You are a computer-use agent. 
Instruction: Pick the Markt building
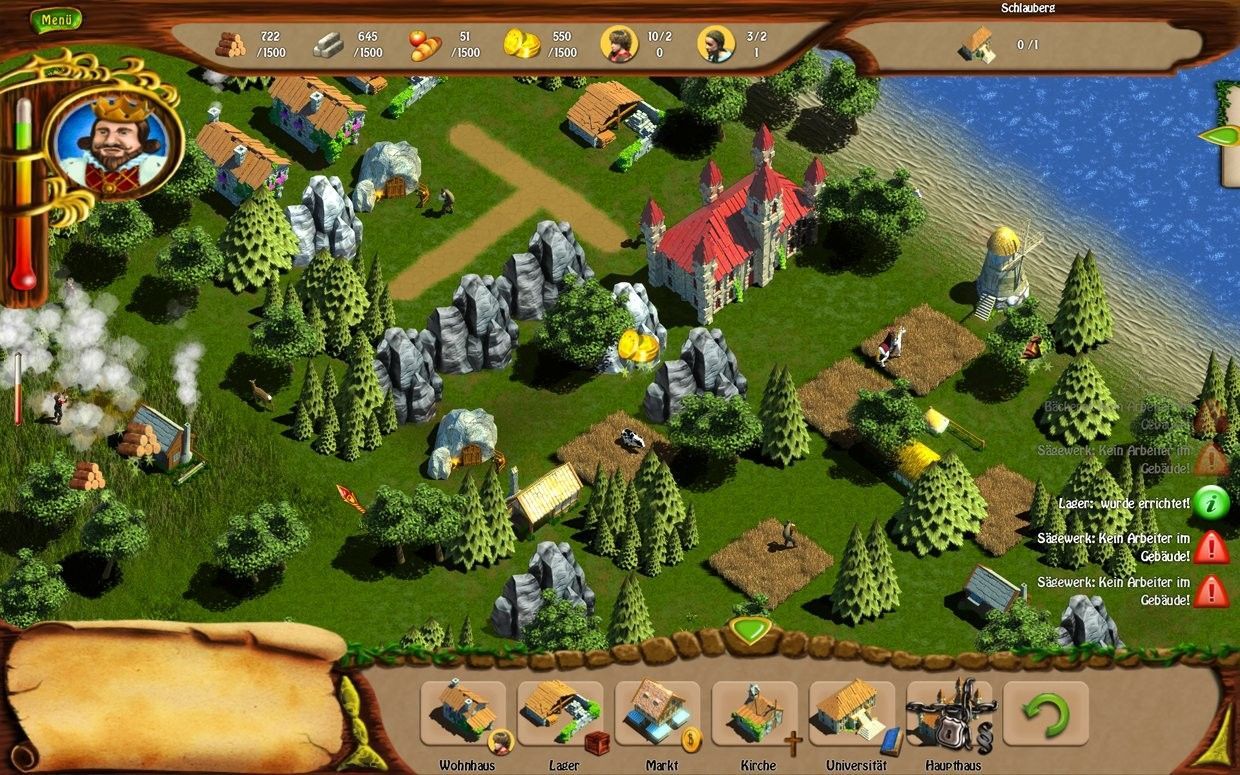(657, 713)
